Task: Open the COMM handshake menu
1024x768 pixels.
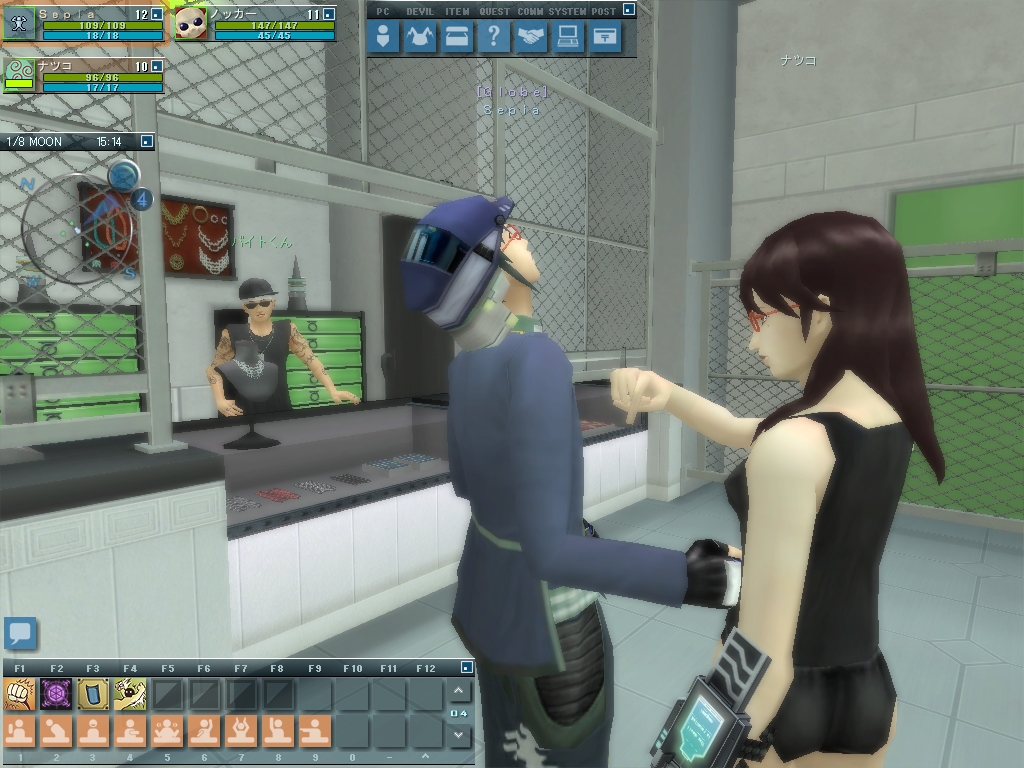Action: pyautogui.click(x=531, y=38)
